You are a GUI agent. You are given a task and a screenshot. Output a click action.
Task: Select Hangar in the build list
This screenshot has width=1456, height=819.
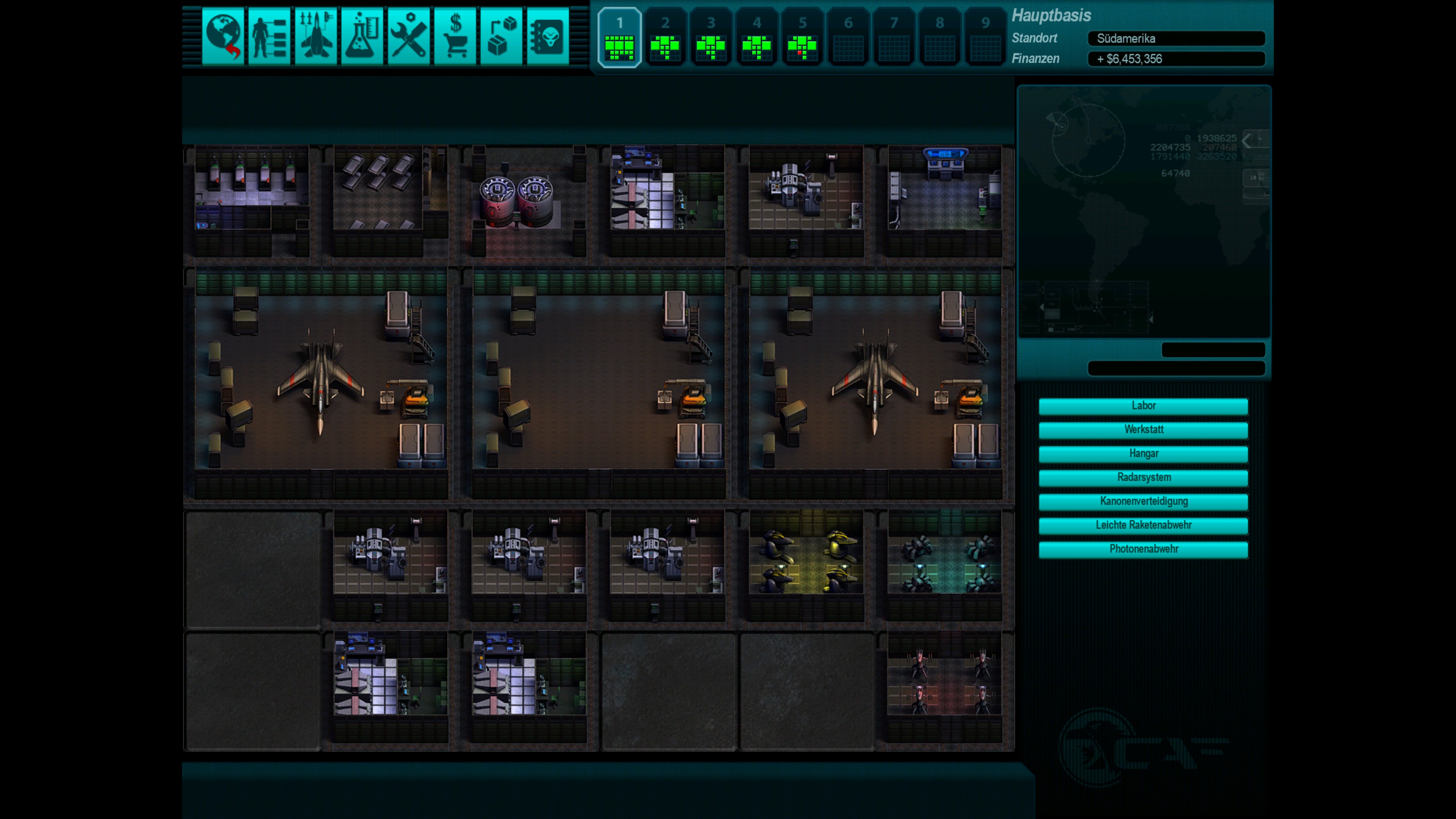[x=1143, y=454]
